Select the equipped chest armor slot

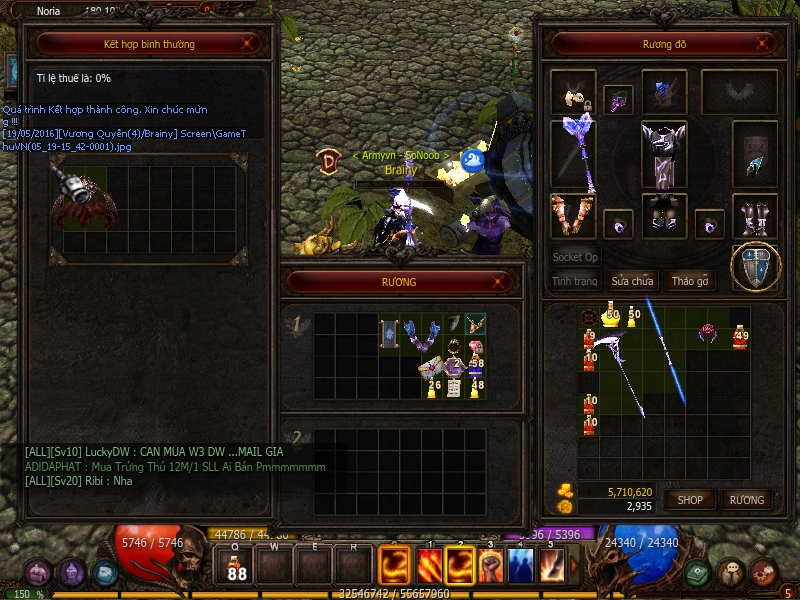coord(663,155)
